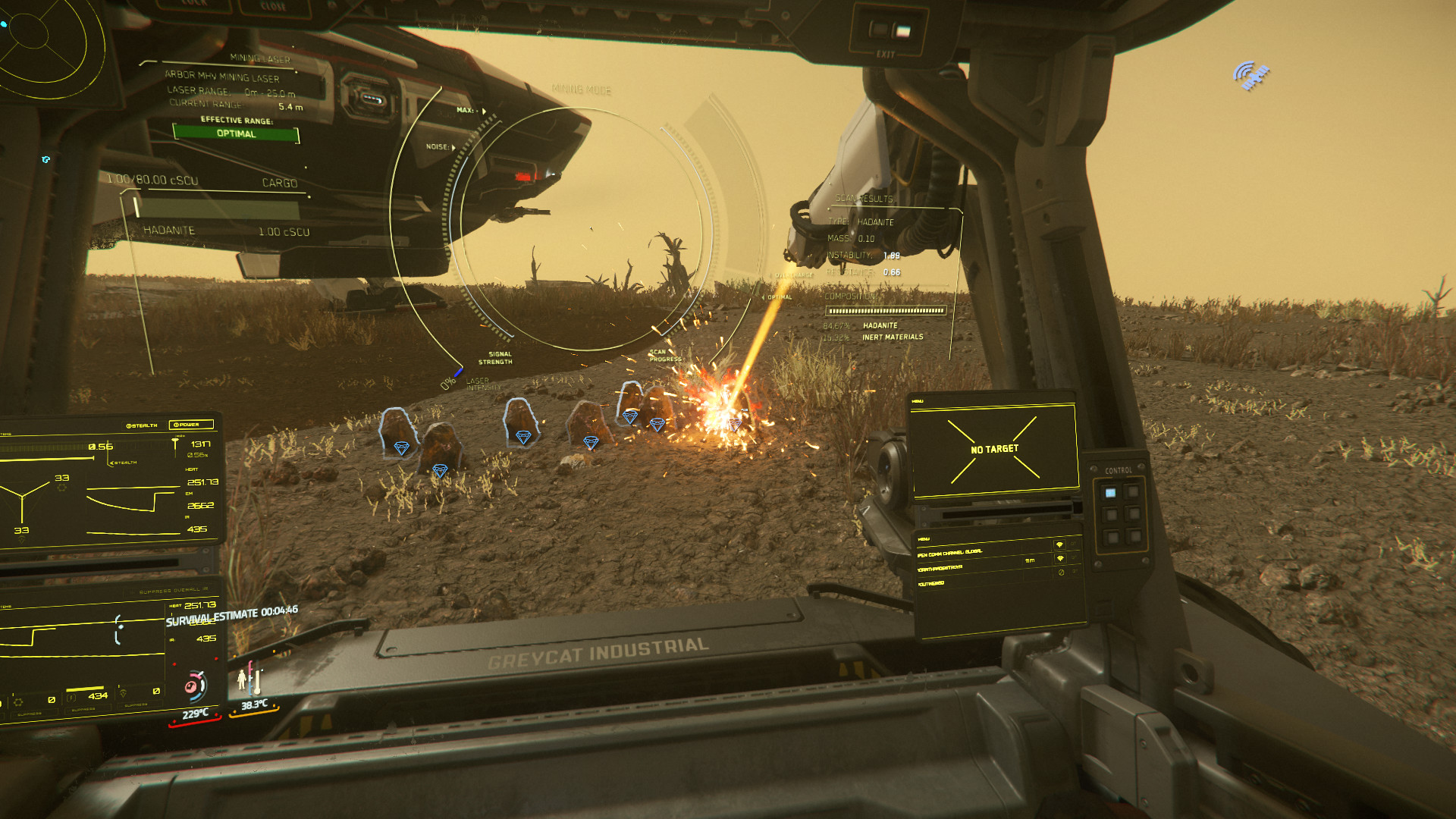Click the gear icon on the left systems panel
The width and height of the screenshot is (1456, 819).
point(62,488)
